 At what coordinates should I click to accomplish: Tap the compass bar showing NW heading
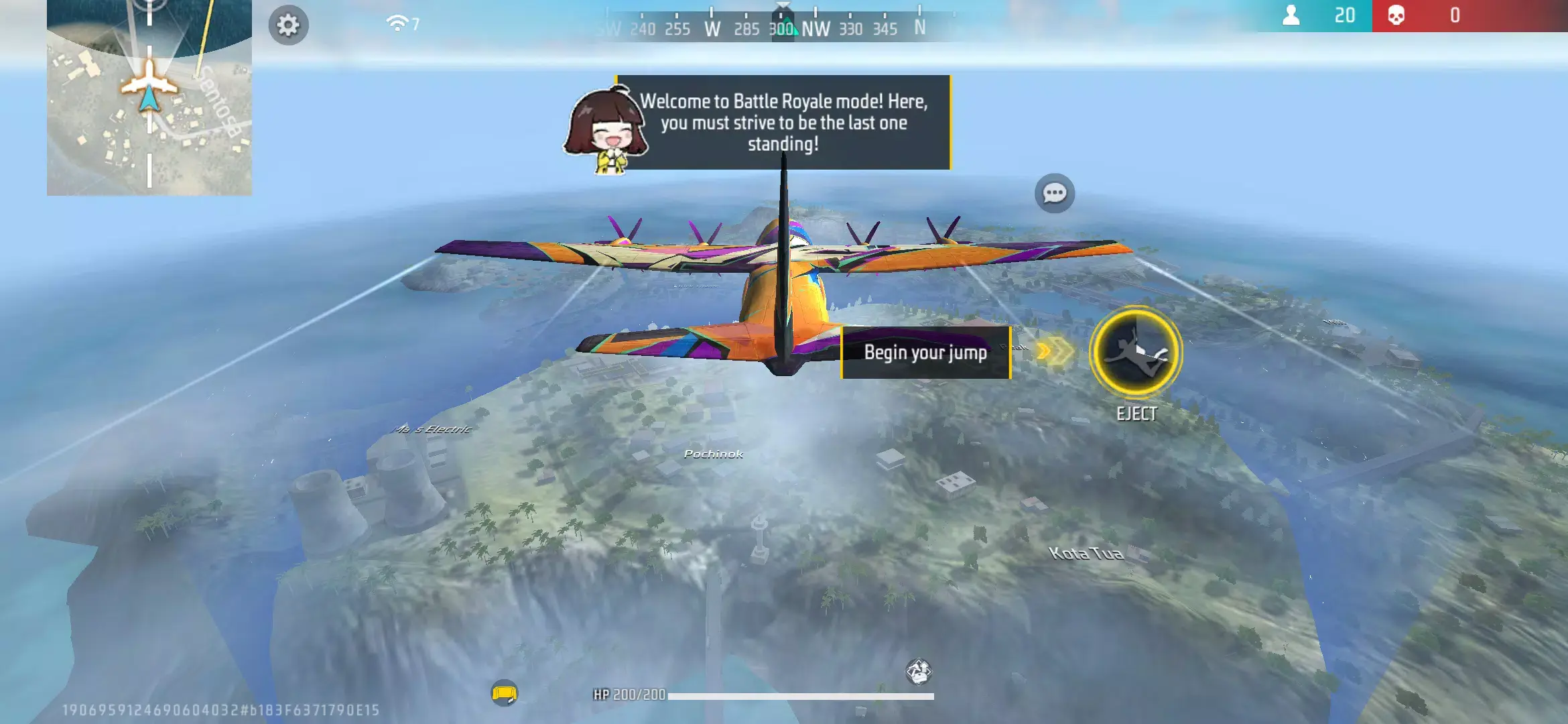(x=816, y=29)
